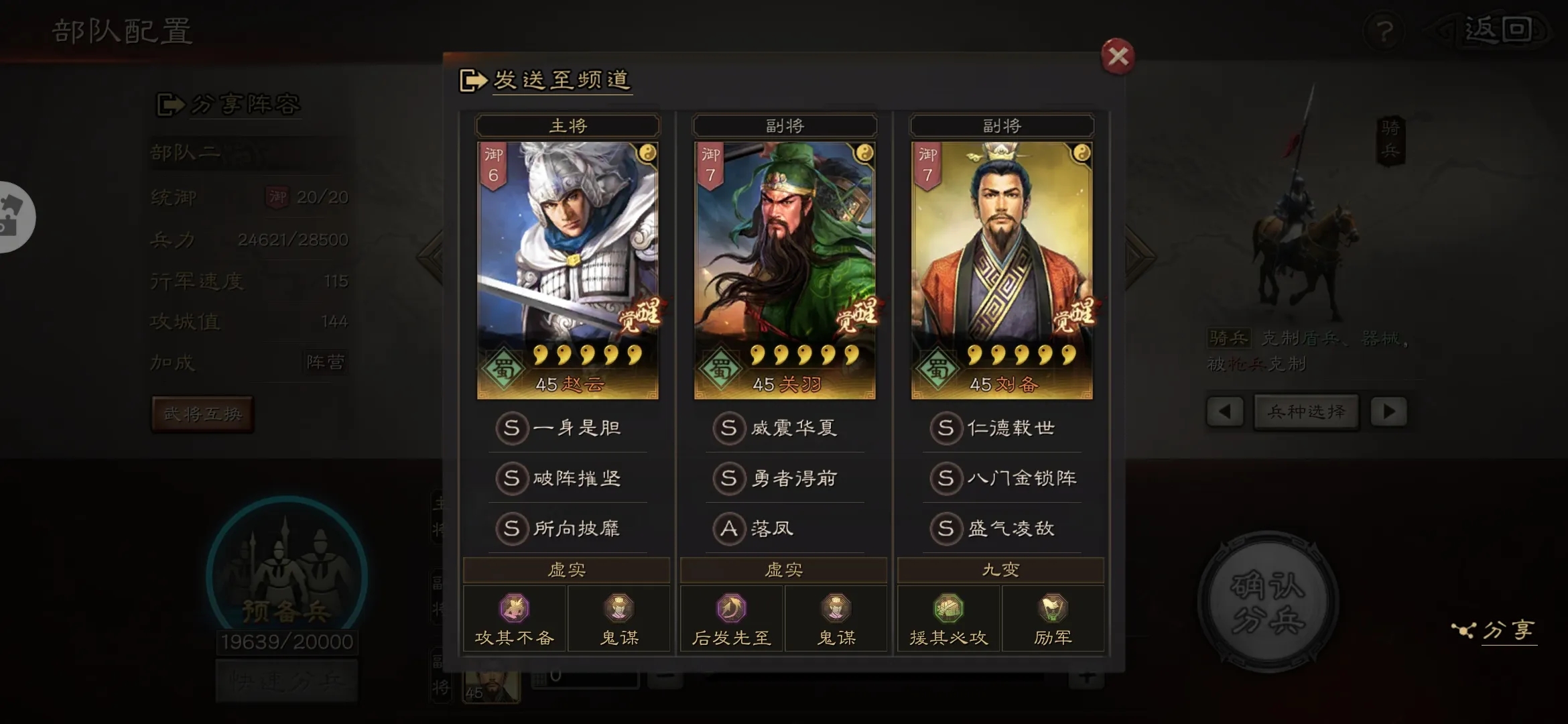
Task: Switch to the 九变 tactic tab
Action: click(1000, 568)
